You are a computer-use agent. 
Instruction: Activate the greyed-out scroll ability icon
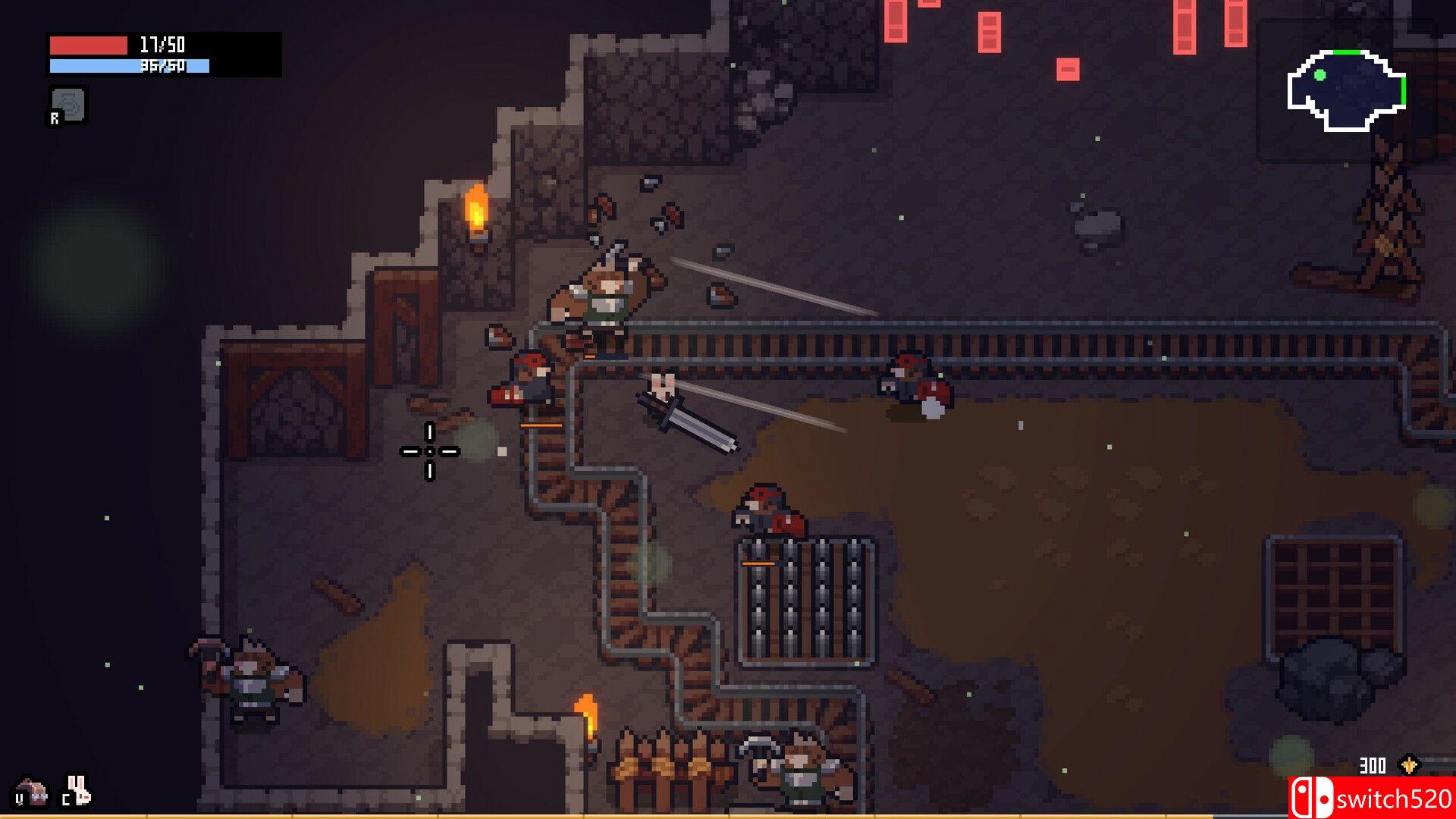(68, 105)
